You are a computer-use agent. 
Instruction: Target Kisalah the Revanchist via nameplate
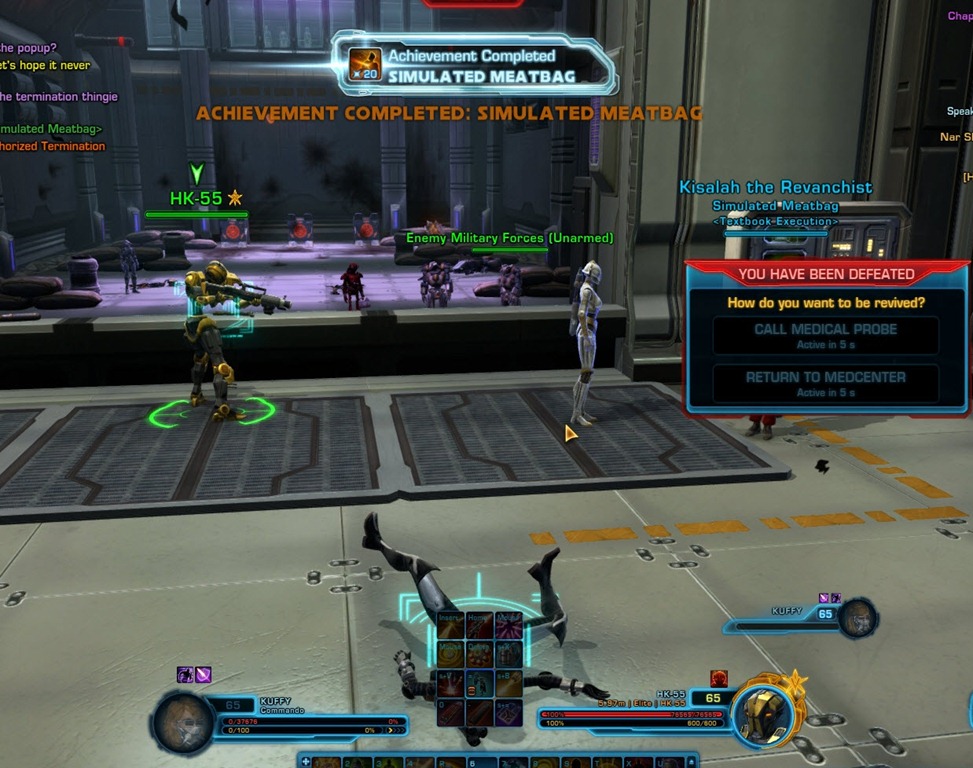775,187
